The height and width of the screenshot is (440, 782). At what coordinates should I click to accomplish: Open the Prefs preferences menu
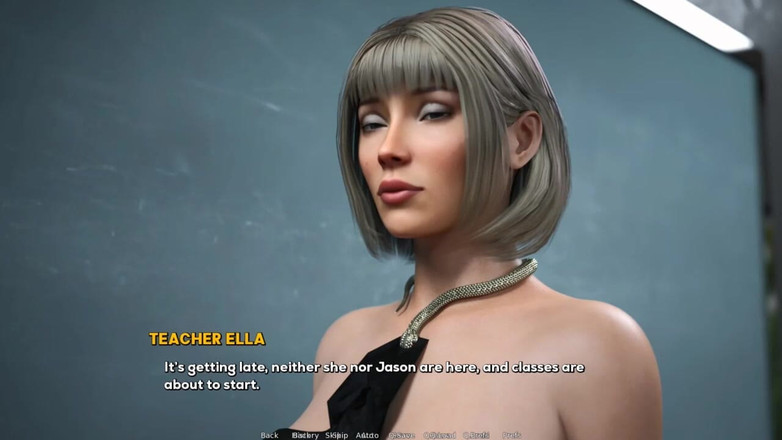tap(512, 435)
